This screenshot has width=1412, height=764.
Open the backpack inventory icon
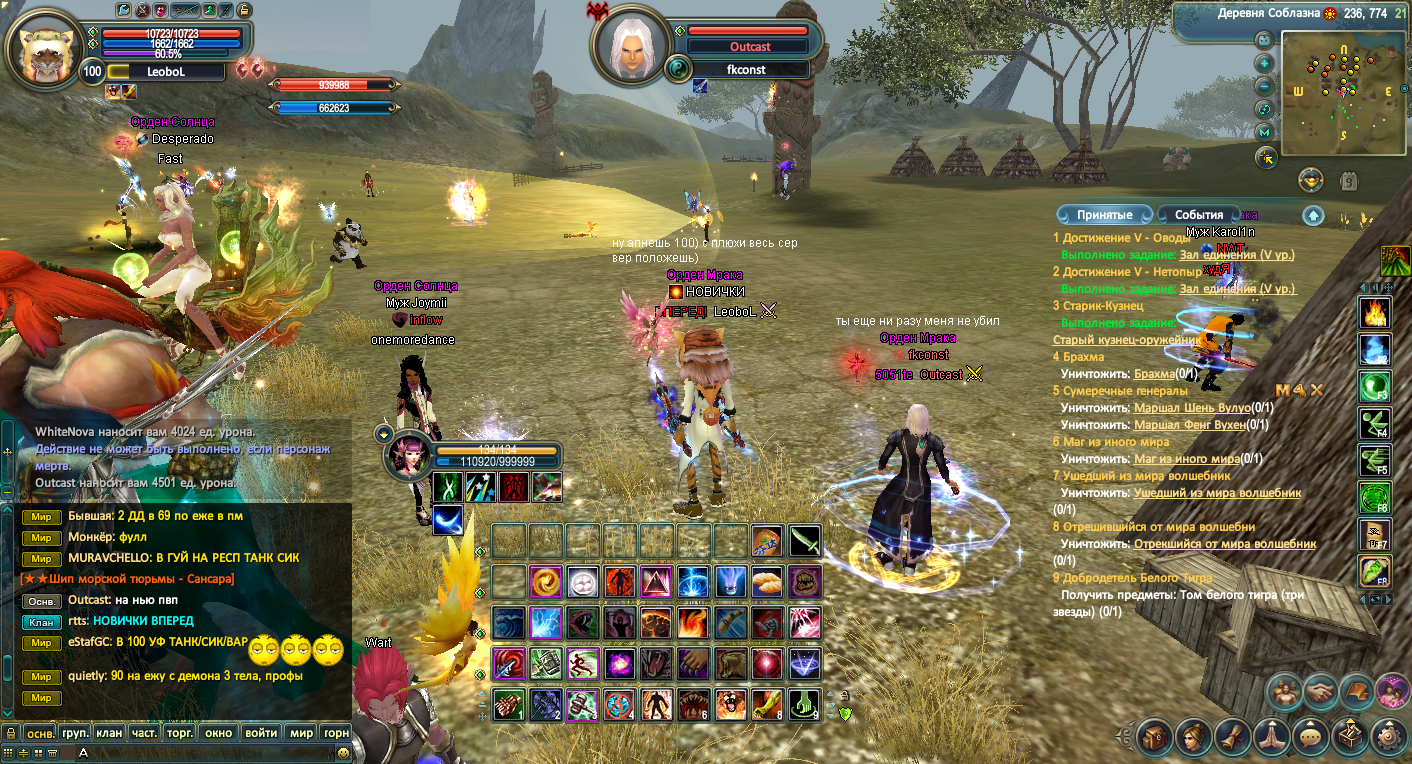point(1155,737)
